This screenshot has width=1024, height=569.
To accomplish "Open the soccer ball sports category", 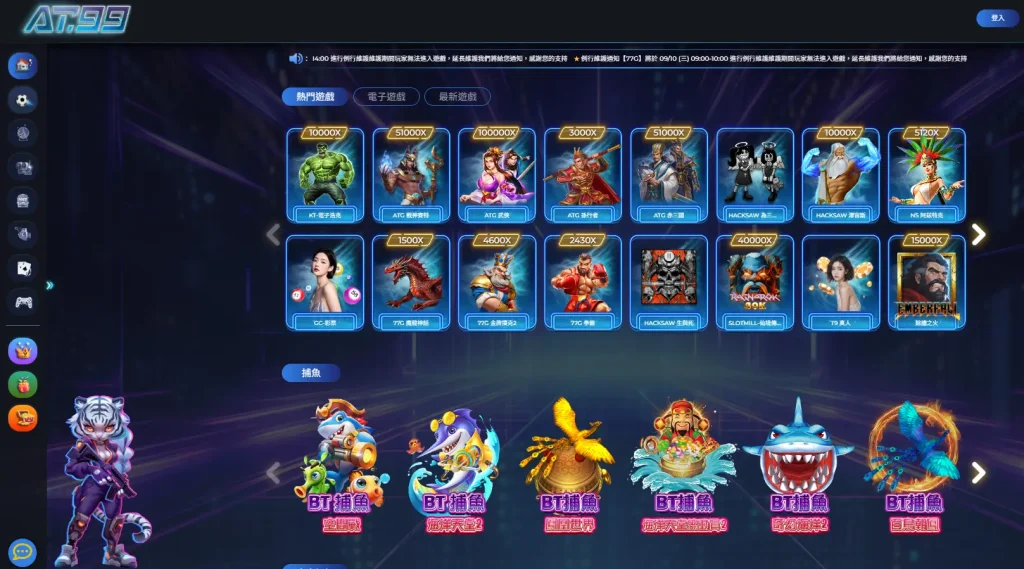I will click(23, 99).
